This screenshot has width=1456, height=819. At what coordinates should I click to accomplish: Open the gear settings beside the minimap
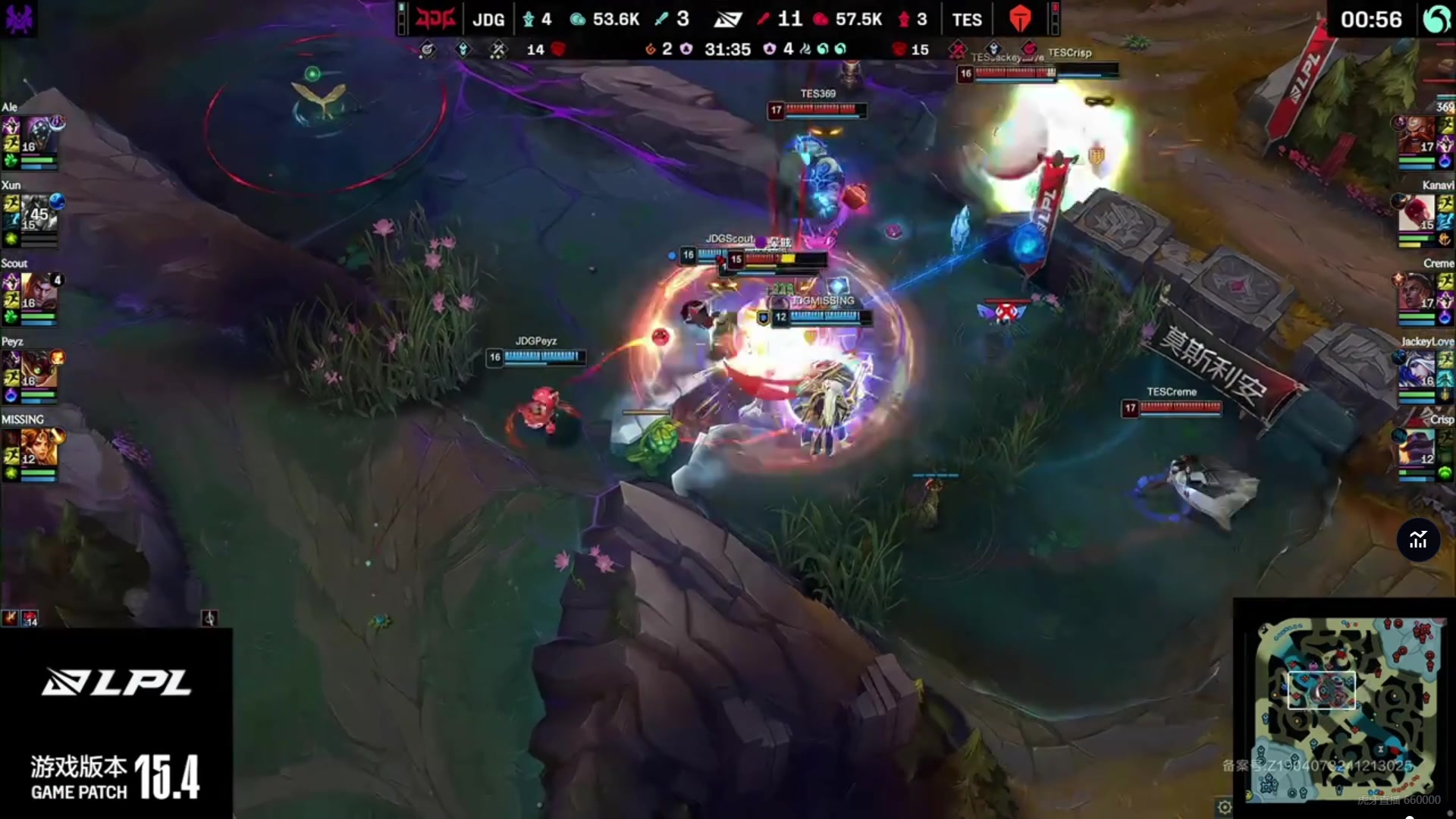click(1225, 807)
